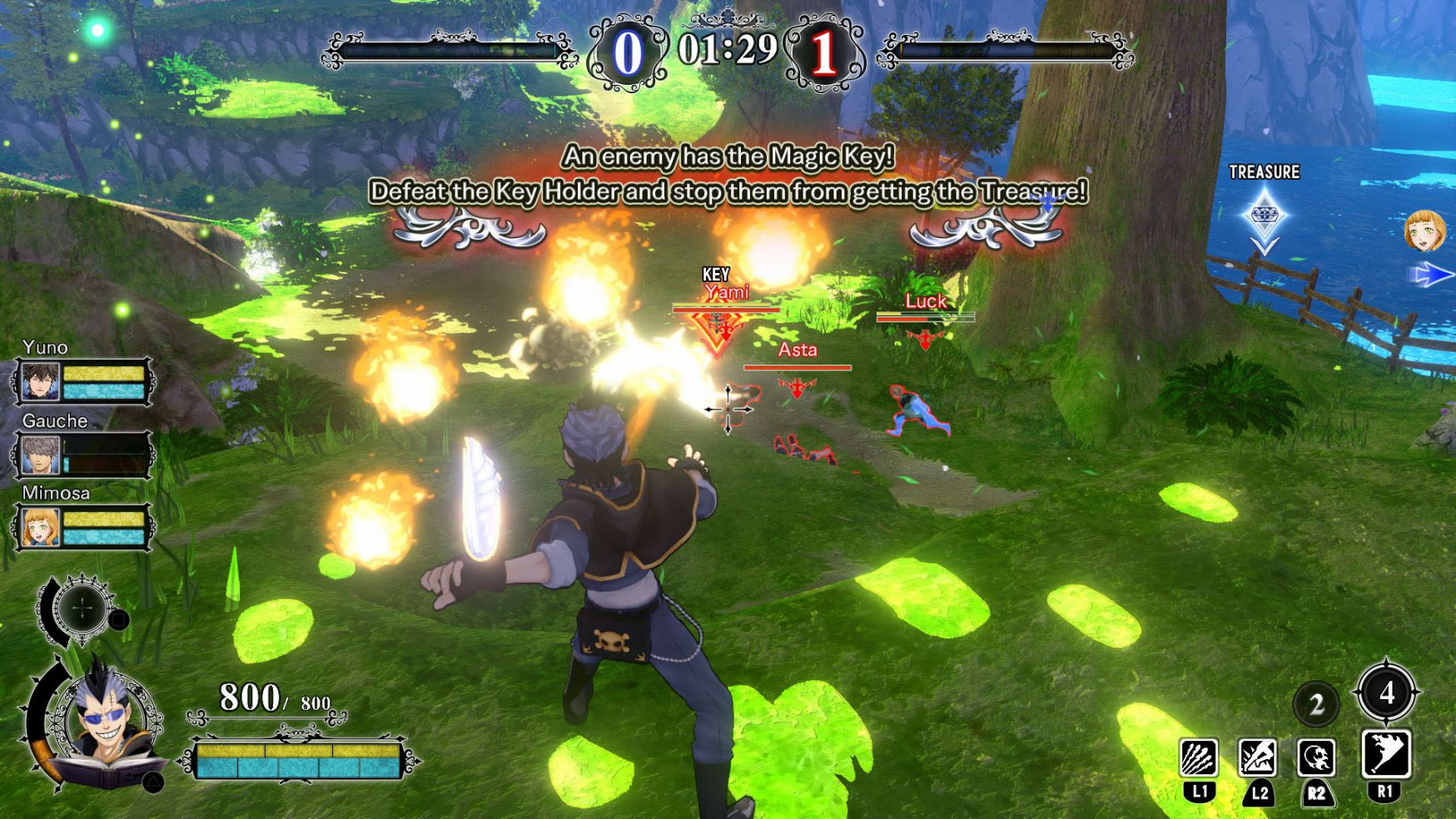
Task: Click the TREASURE diamond icon
Action: [x=1264, y=214]
